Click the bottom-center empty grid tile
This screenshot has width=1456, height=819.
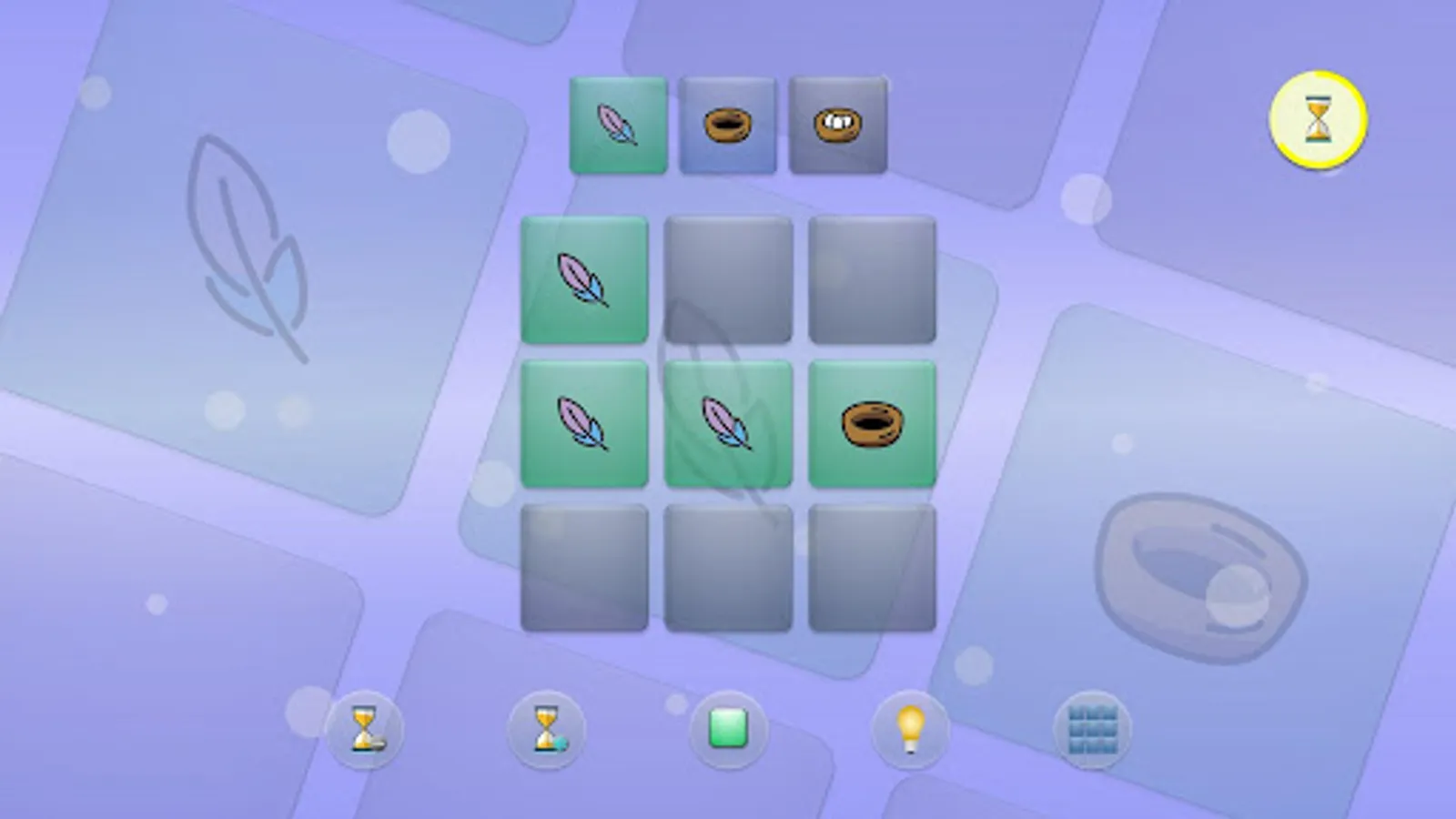point(728,566)
